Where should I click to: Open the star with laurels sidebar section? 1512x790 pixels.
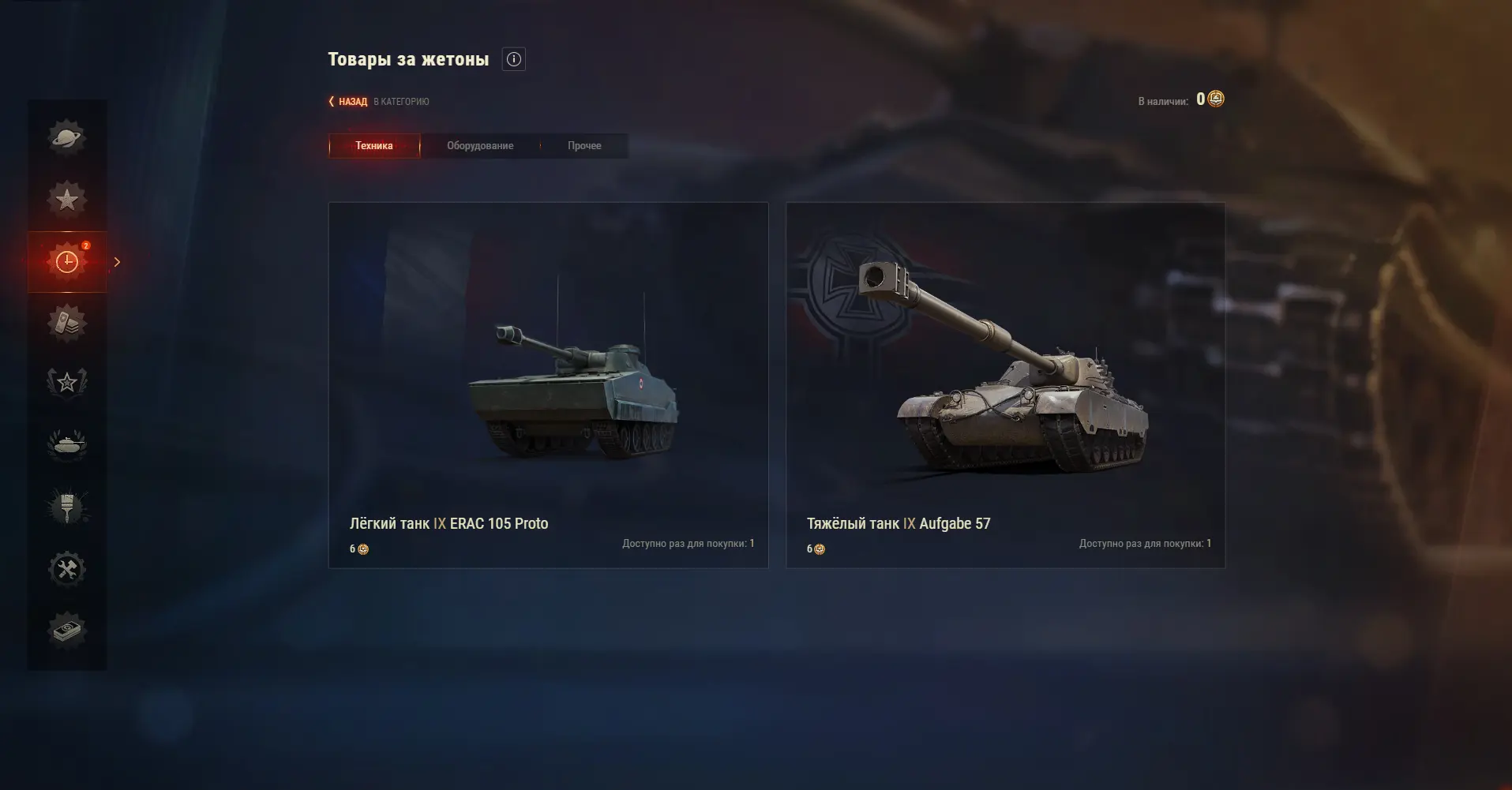tap(67, 384)
